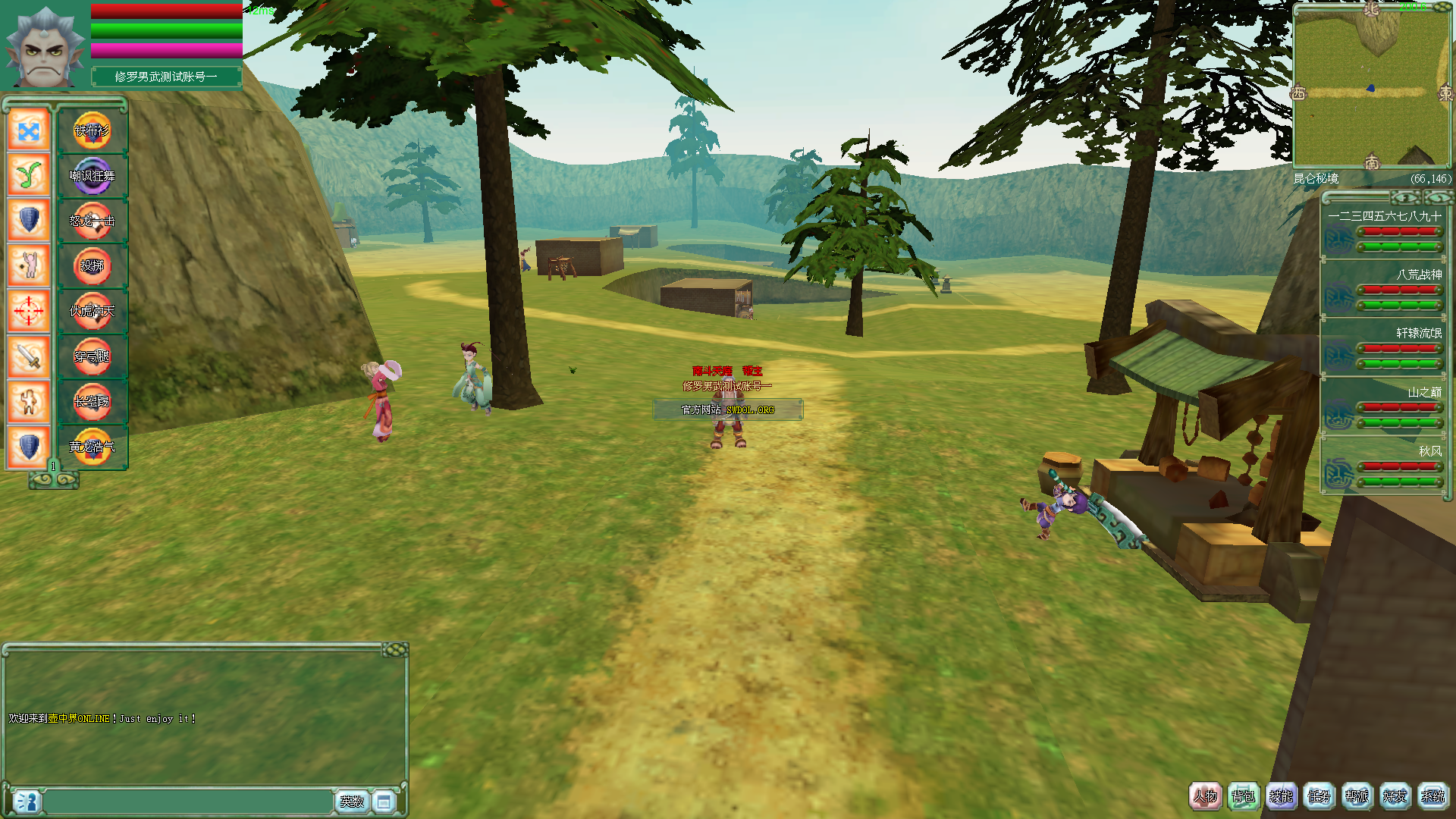Select the 铁布衫 skill on the hotbar
The height and width of the screenshot is (819, 1456).
[93, 130]
